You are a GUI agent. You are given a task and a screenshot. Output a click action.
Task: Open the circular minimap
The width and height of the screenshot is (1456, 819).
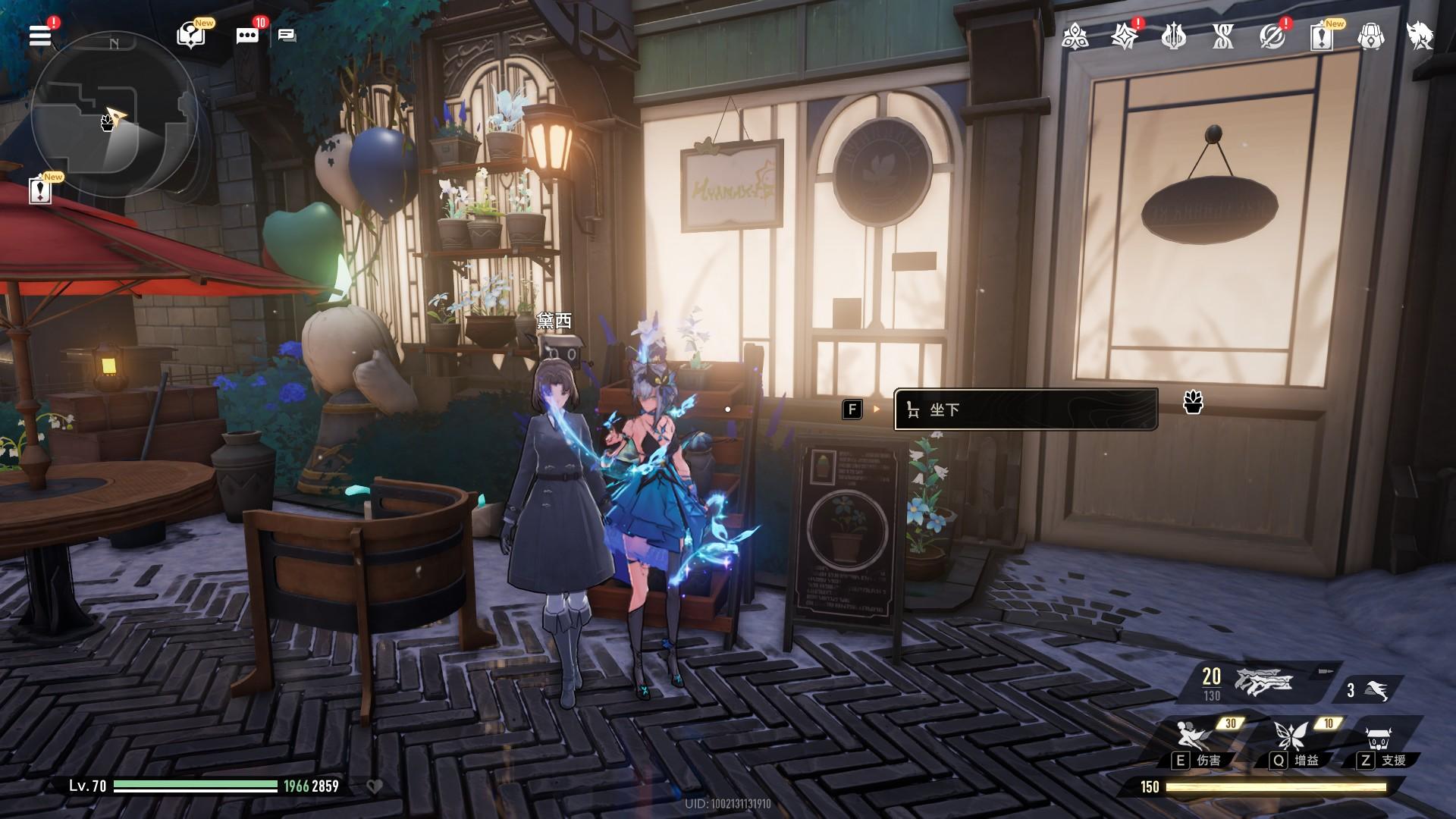[114, 114]
